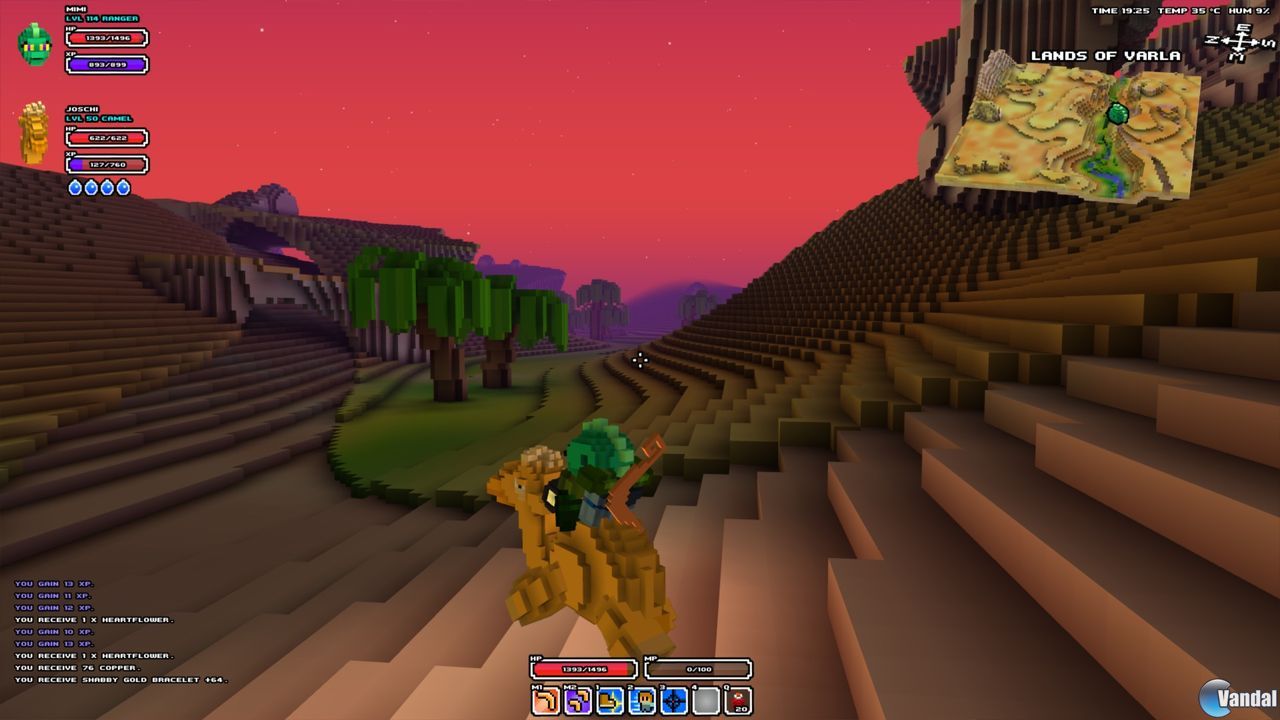Toggle the last blue orb under Joschi's XP bar

point(123,185)
